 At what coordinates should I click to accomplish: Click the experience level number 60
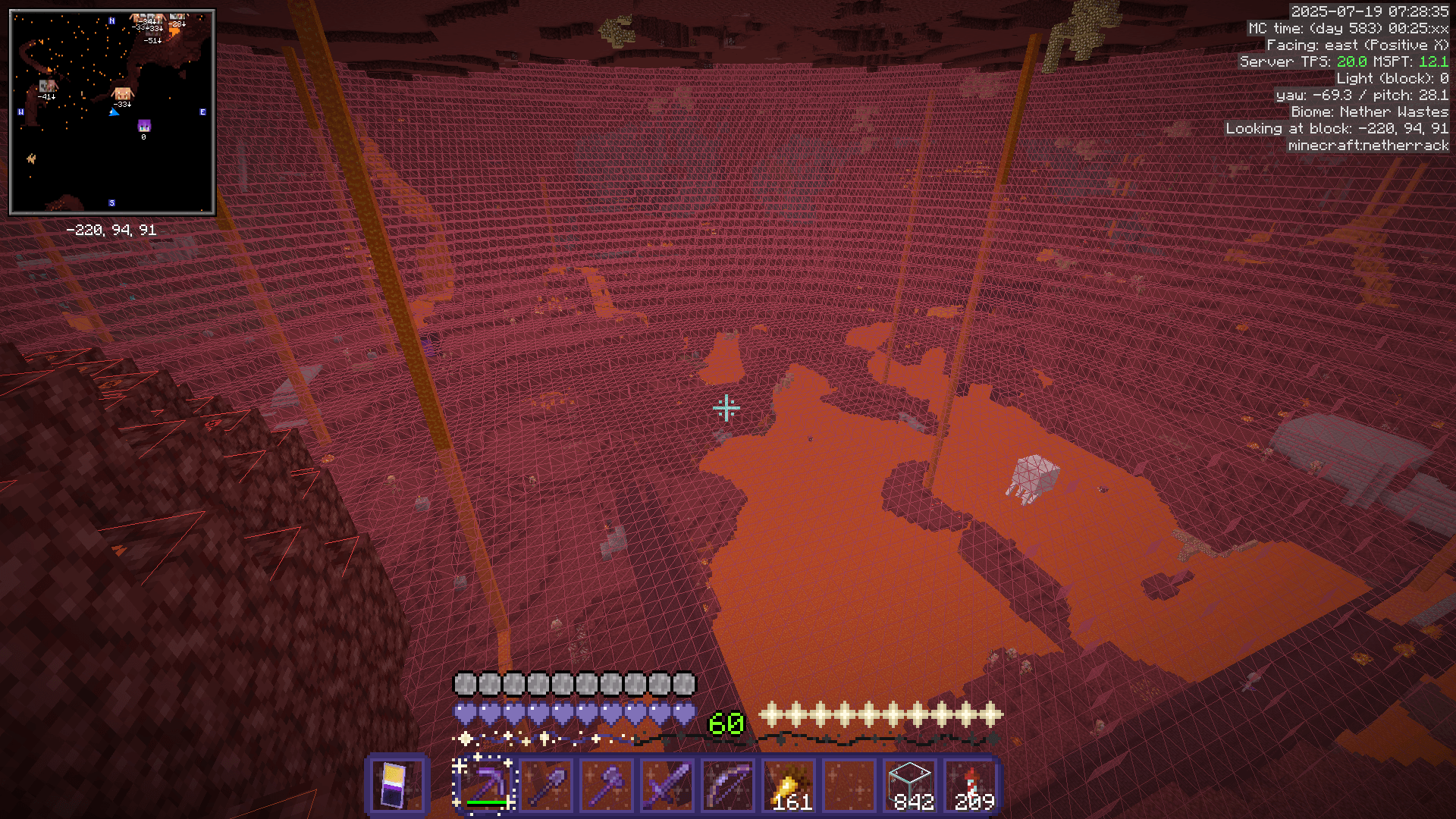726,724
